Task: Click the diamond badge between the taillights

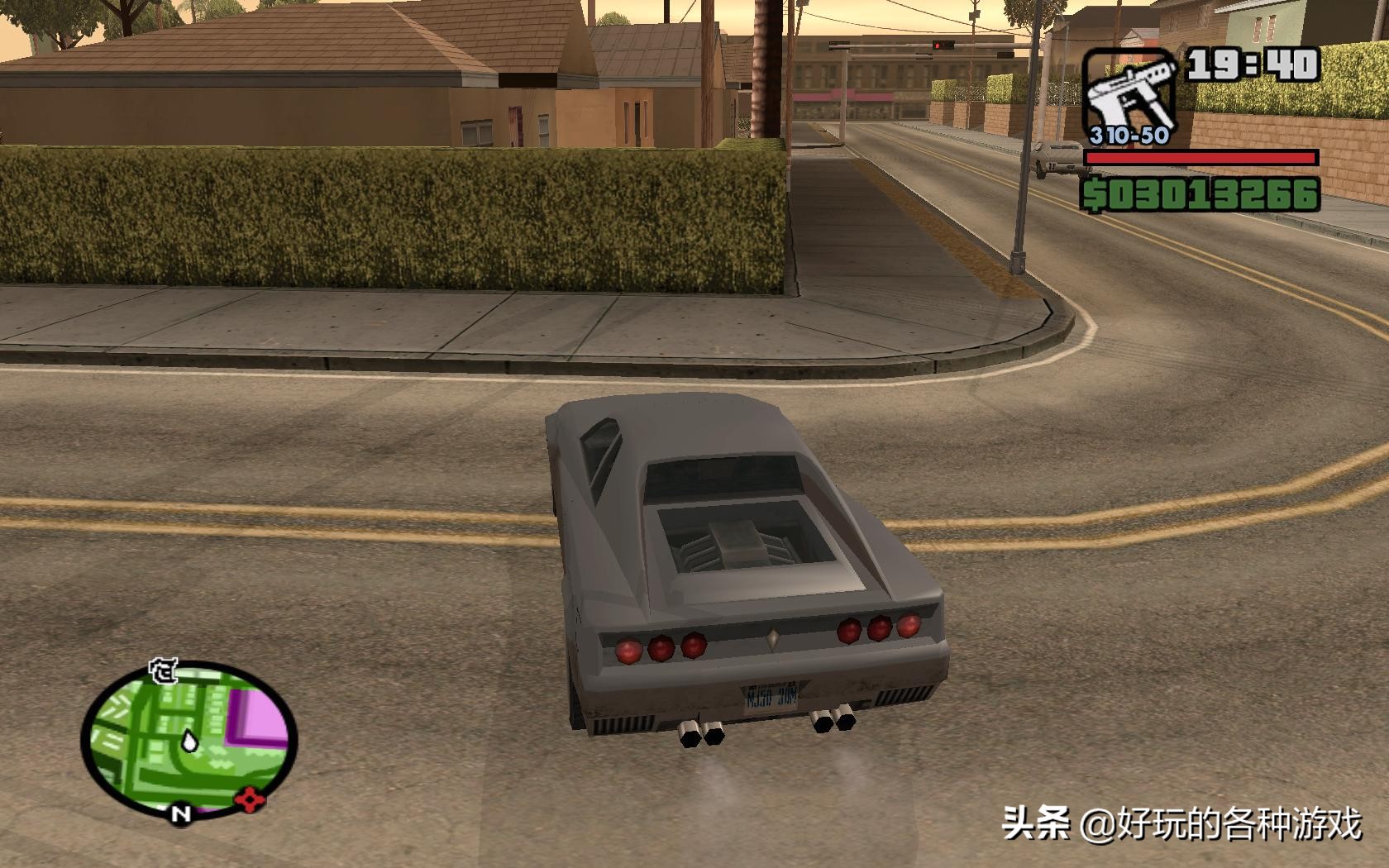Action: (772, 637)
